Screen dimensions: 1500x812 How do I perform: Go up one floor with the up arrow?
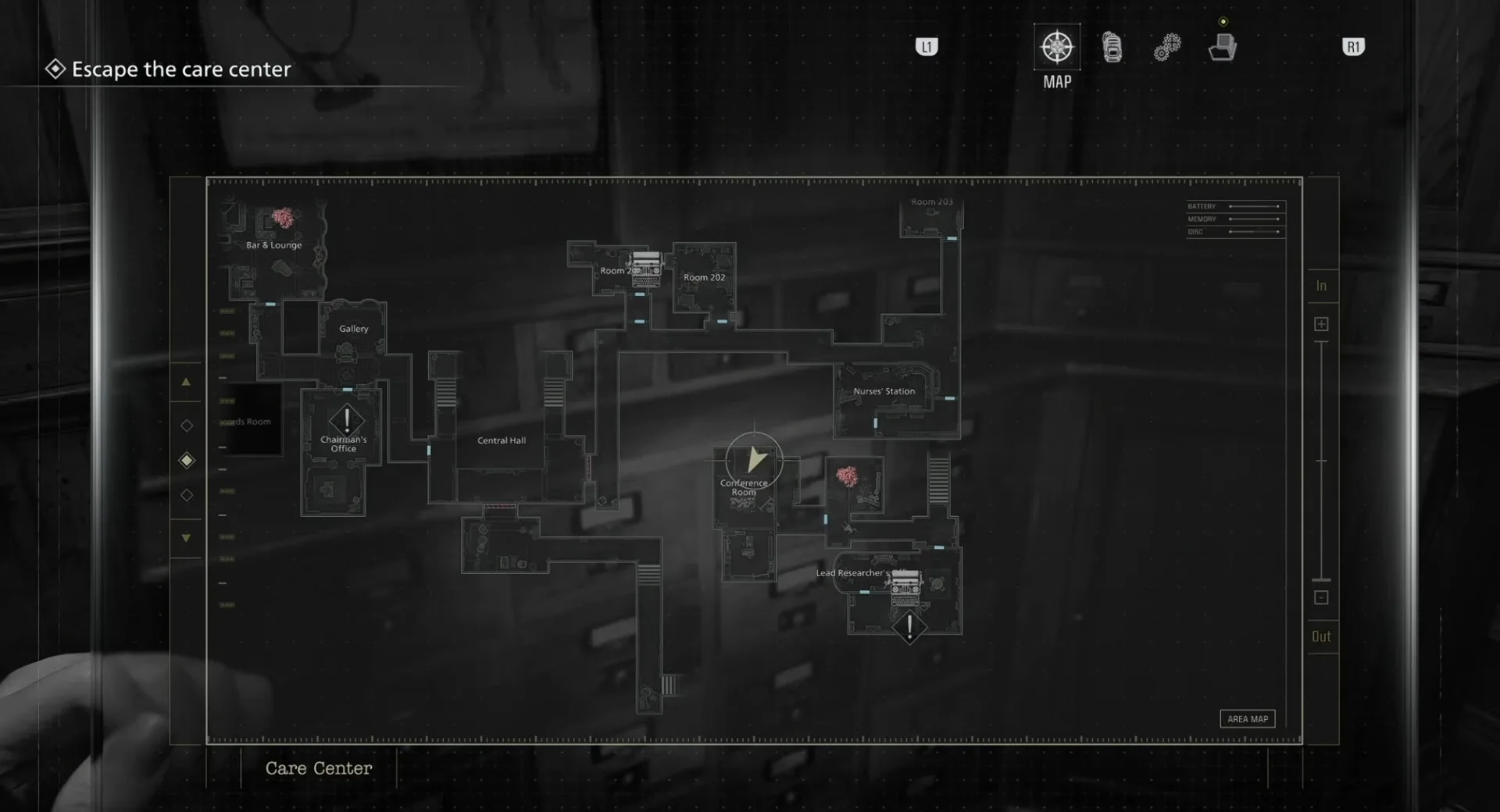(186, 383)
